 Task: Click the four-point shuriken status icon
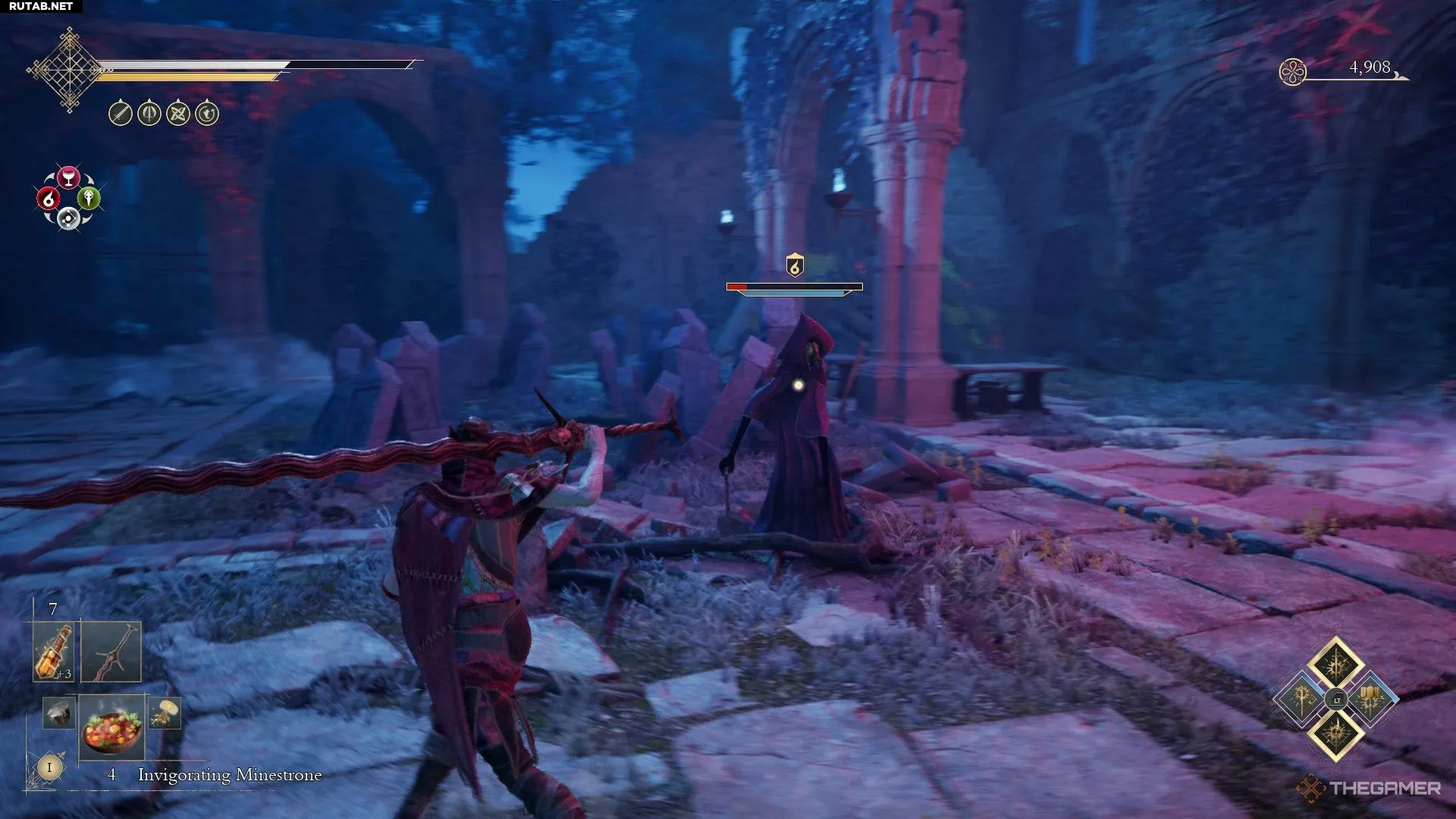[178, 114]
